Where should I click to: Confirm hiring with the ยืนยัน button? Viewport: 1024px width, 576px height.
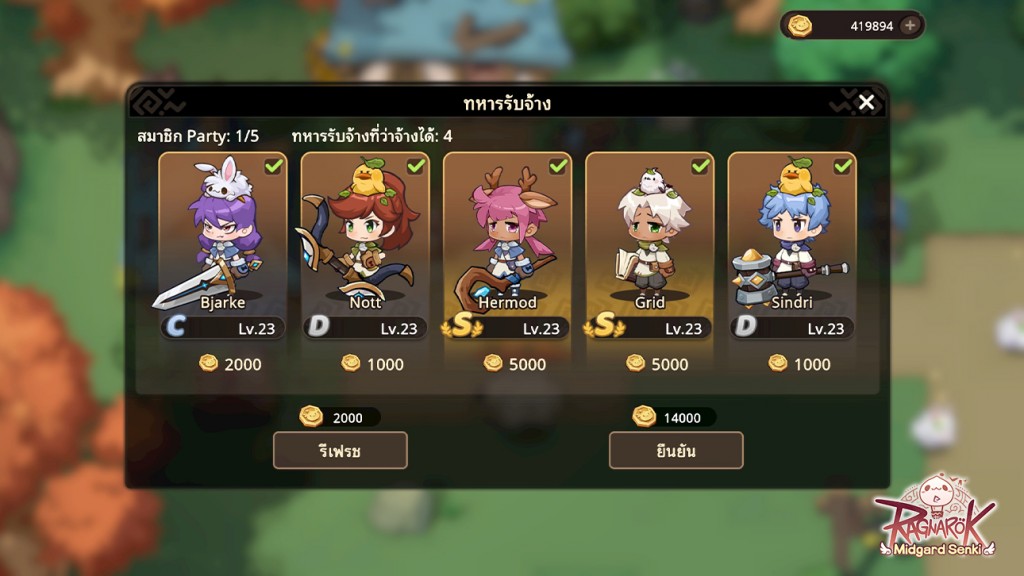pyautogui.click(x=676, y=450)
